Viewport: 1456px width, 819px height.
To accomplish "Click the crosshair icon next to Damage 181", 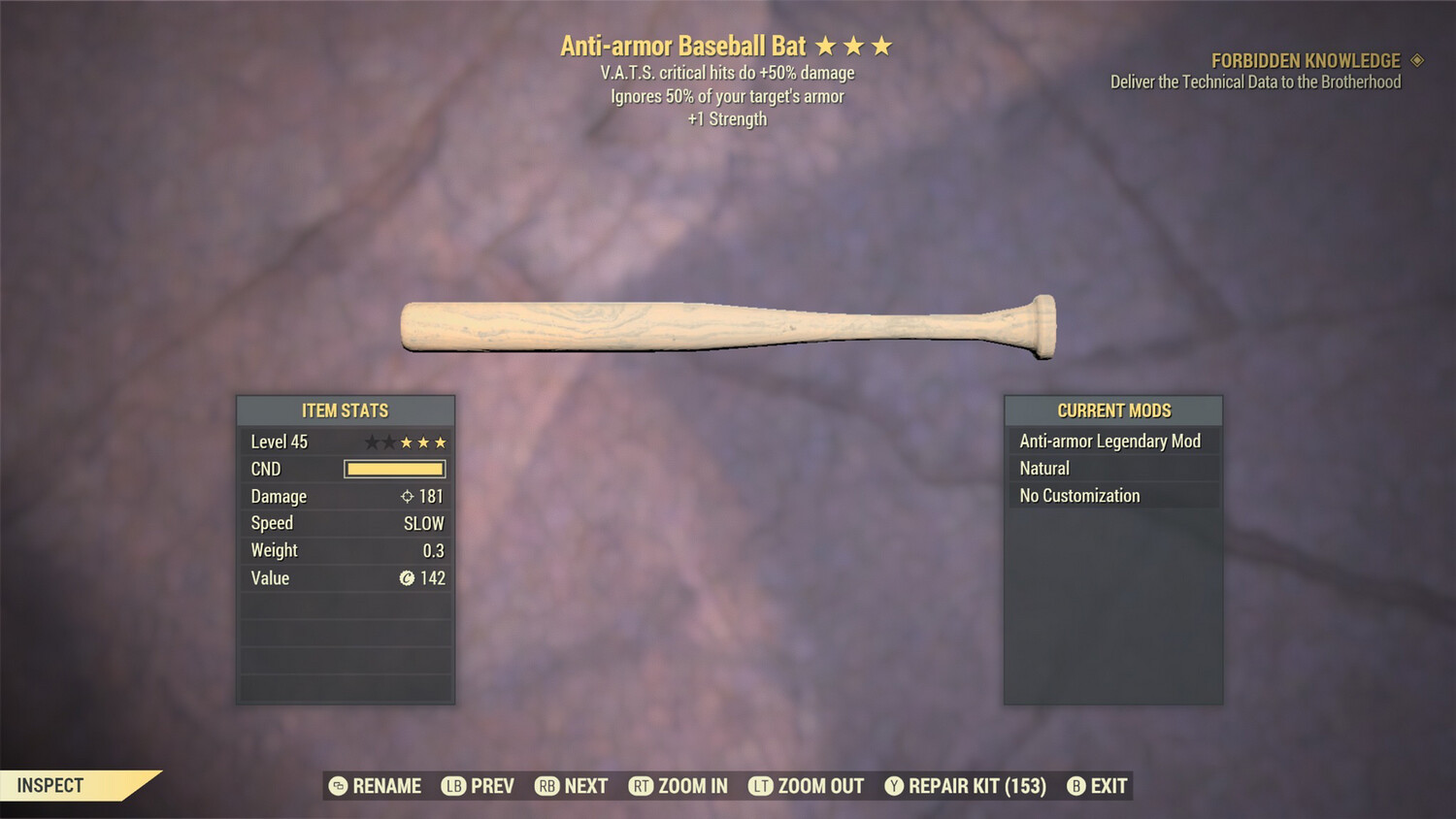I will click(x=409, y=496).
